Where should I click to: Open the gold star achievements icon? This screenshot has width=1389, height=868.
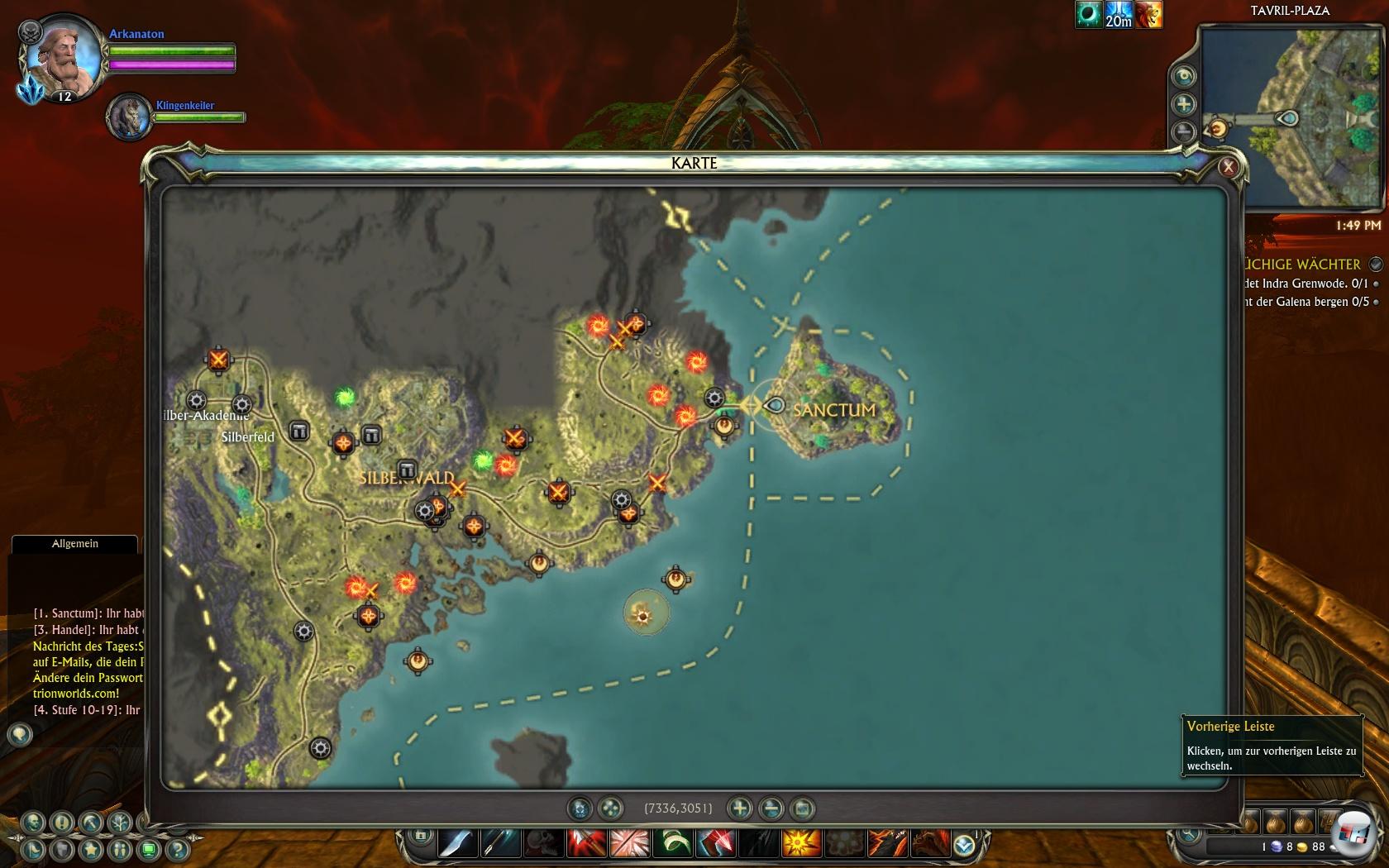91,849
